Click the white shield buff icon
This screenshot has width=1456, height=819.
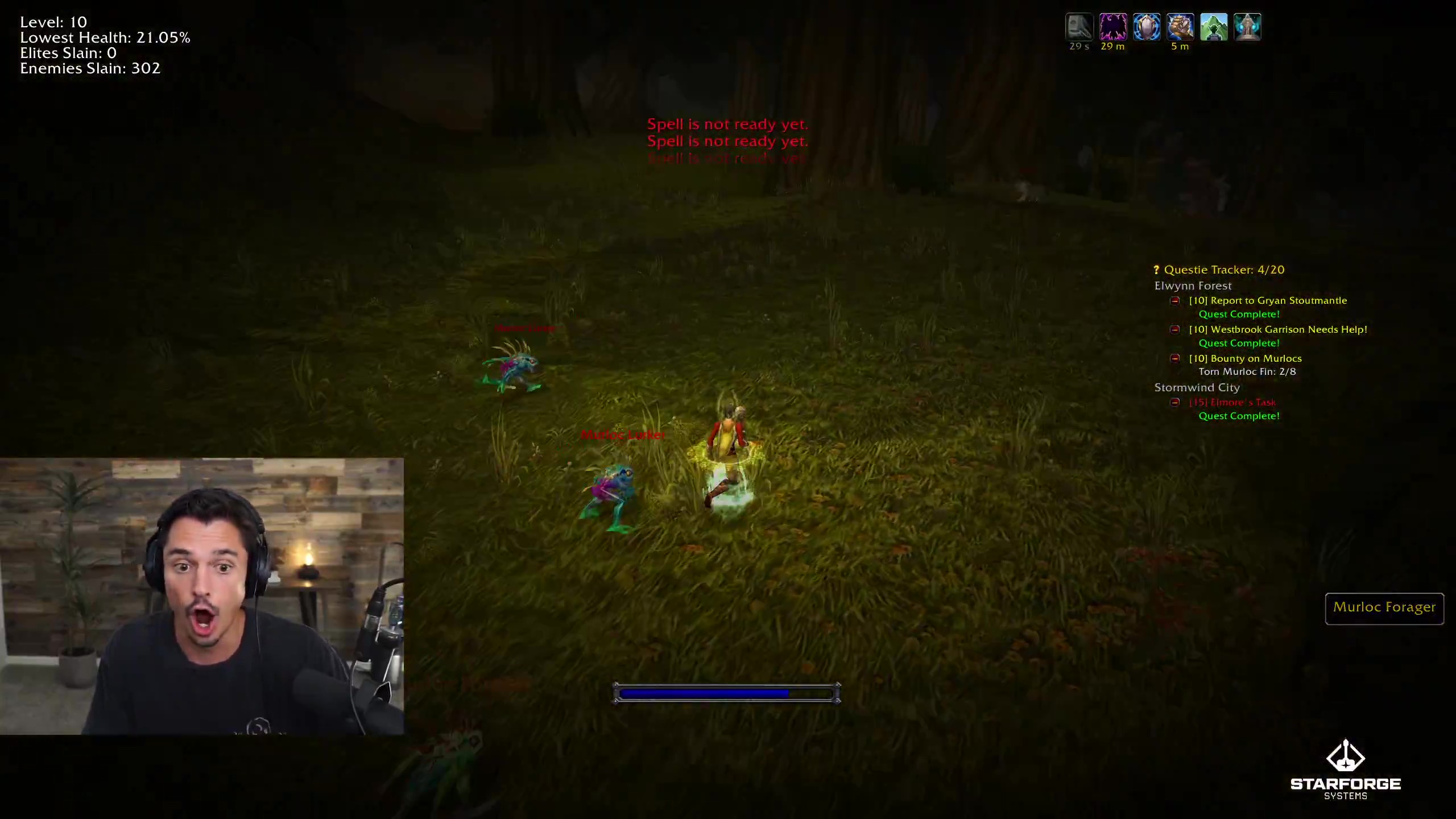click(x=1148, y=26)
